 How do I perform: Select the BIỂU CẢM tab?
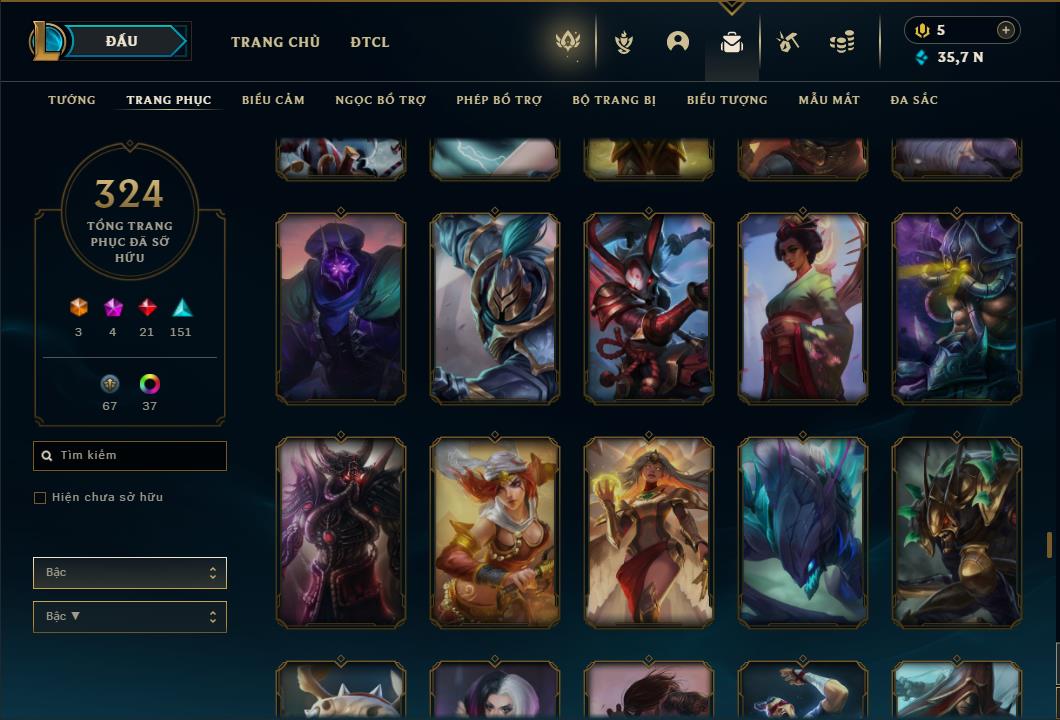[273, 100]
